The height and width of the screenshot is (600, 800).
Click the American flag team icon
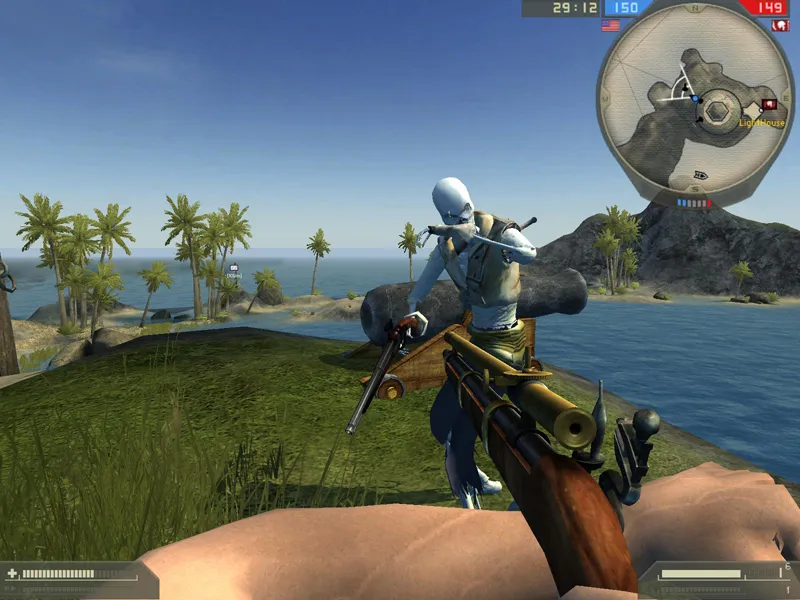tap(610, 25)
